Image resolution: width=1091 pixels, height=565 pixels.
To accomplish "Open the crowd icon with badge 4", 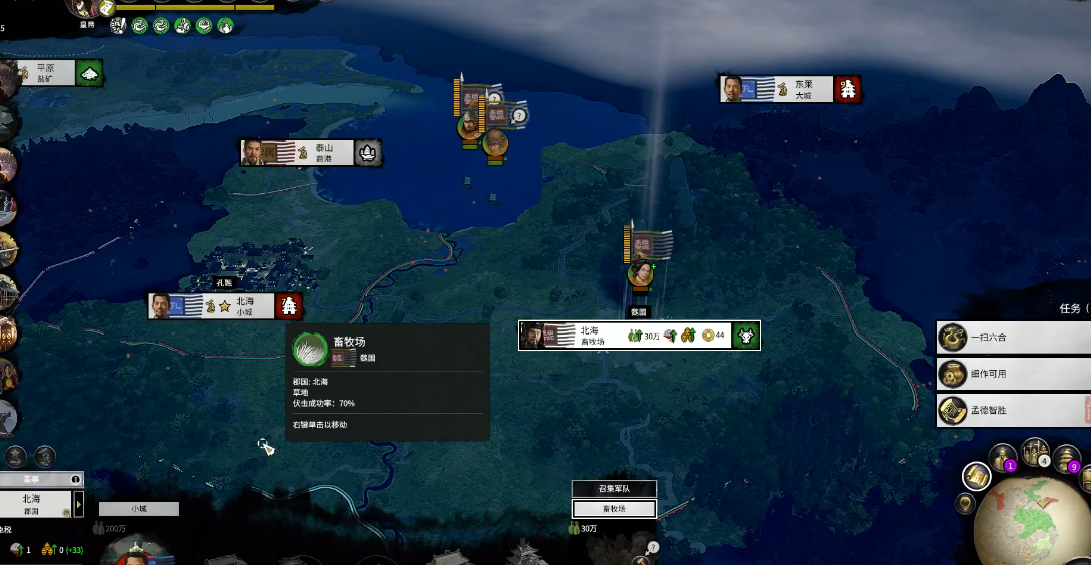I will [1035, 452].
